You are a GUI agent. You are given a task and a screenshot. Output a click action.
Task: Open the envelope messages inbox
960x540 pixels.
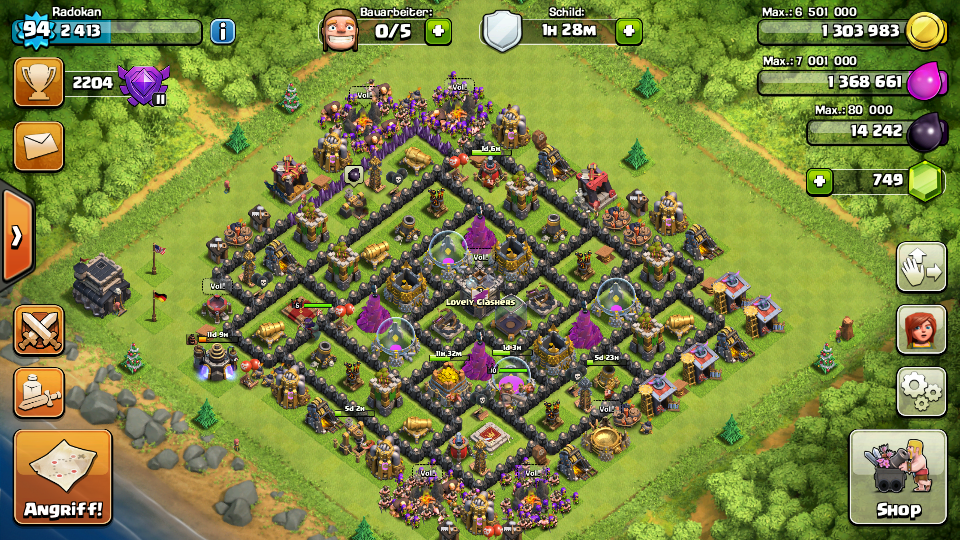click(x=38, y=147)
